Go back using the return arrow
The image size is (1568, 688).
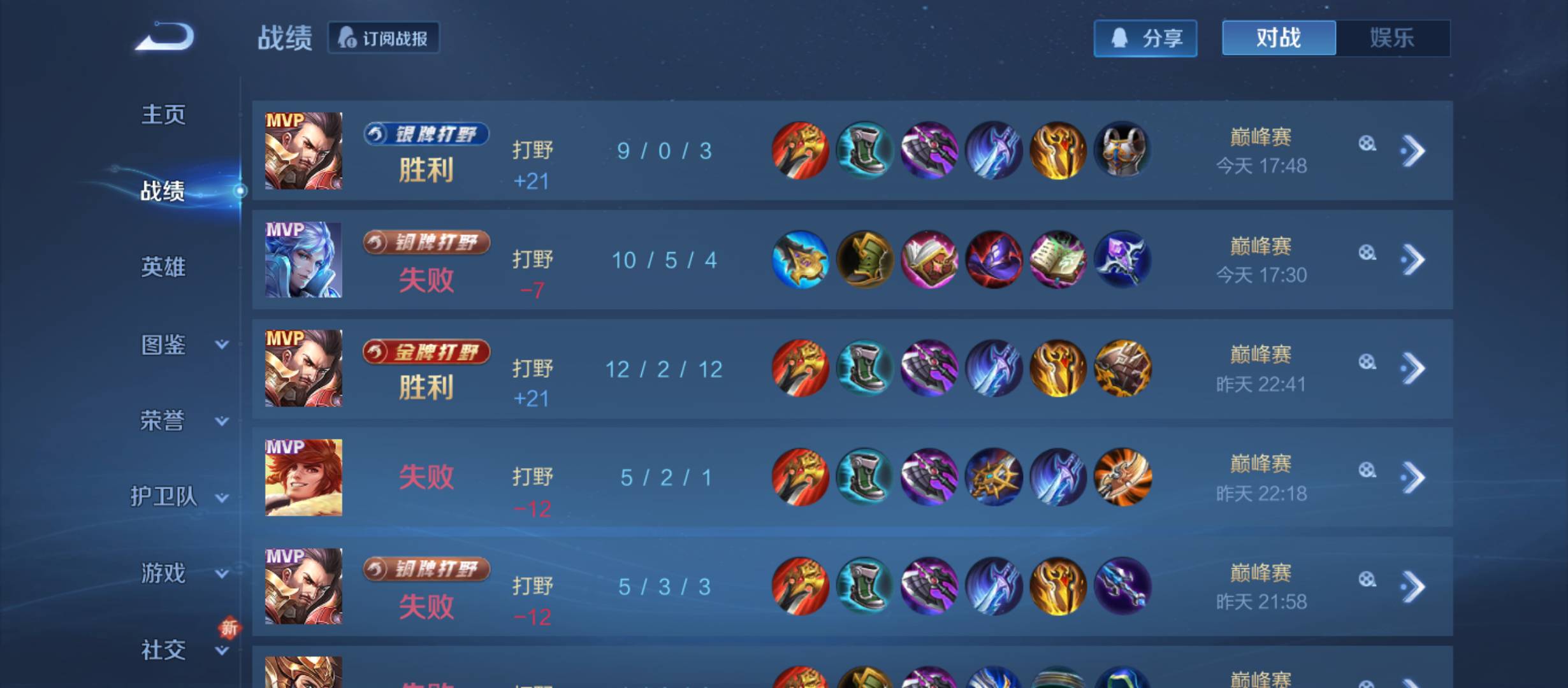point(164,37)
